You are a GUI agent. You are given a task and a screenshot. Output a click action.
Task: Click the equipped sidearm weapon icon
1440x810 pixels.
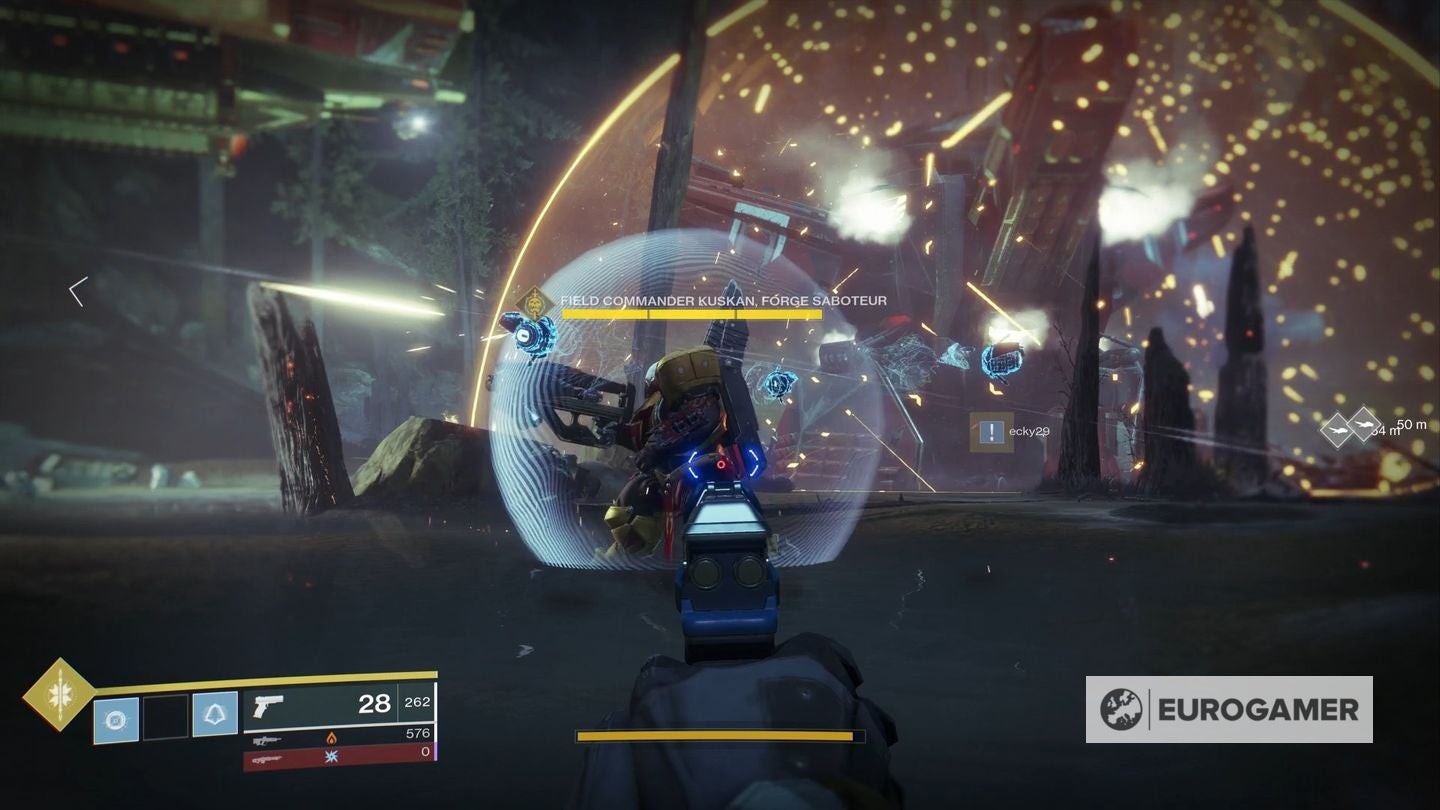(267, 706)
